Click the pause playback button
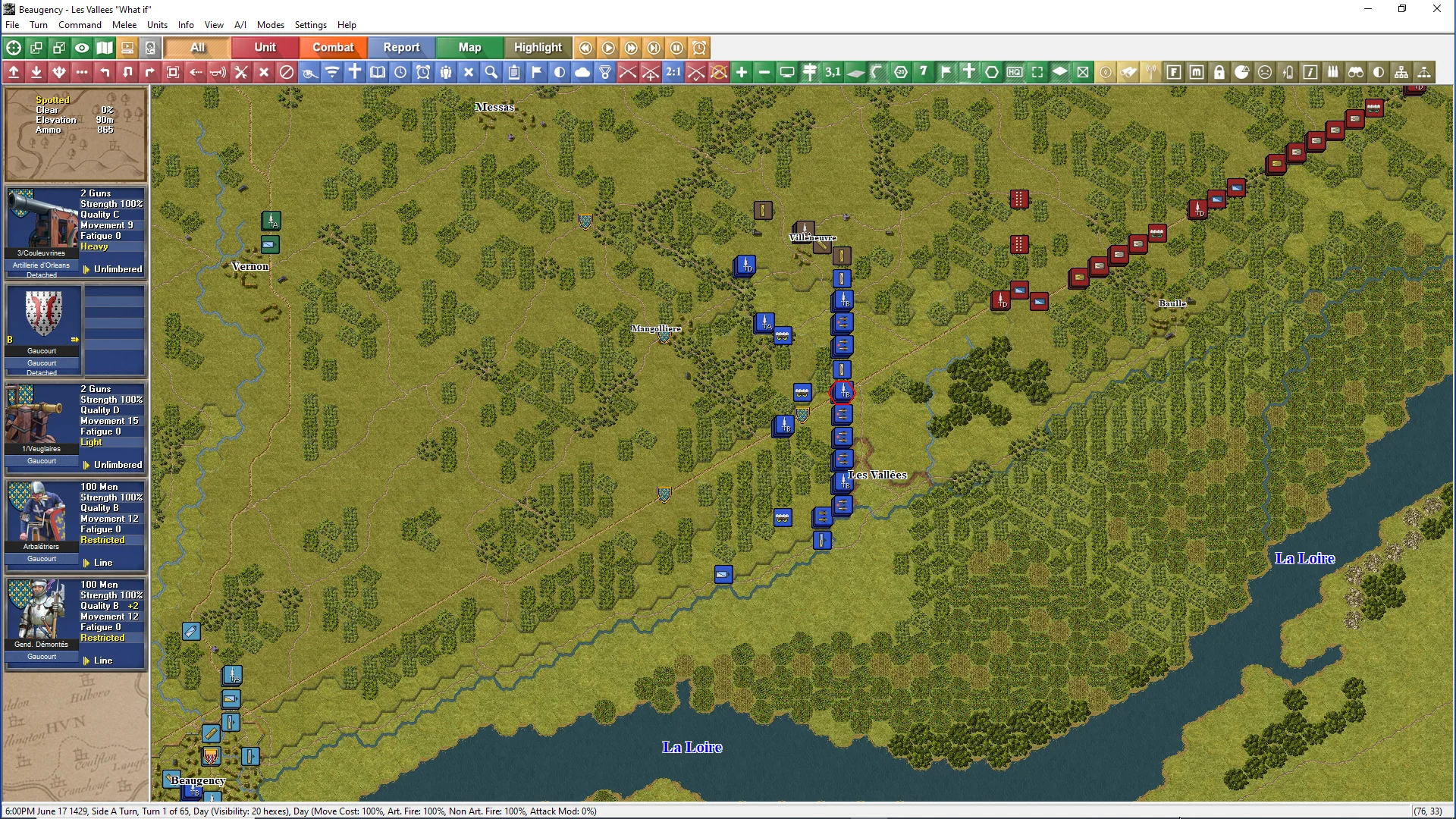 677,48
